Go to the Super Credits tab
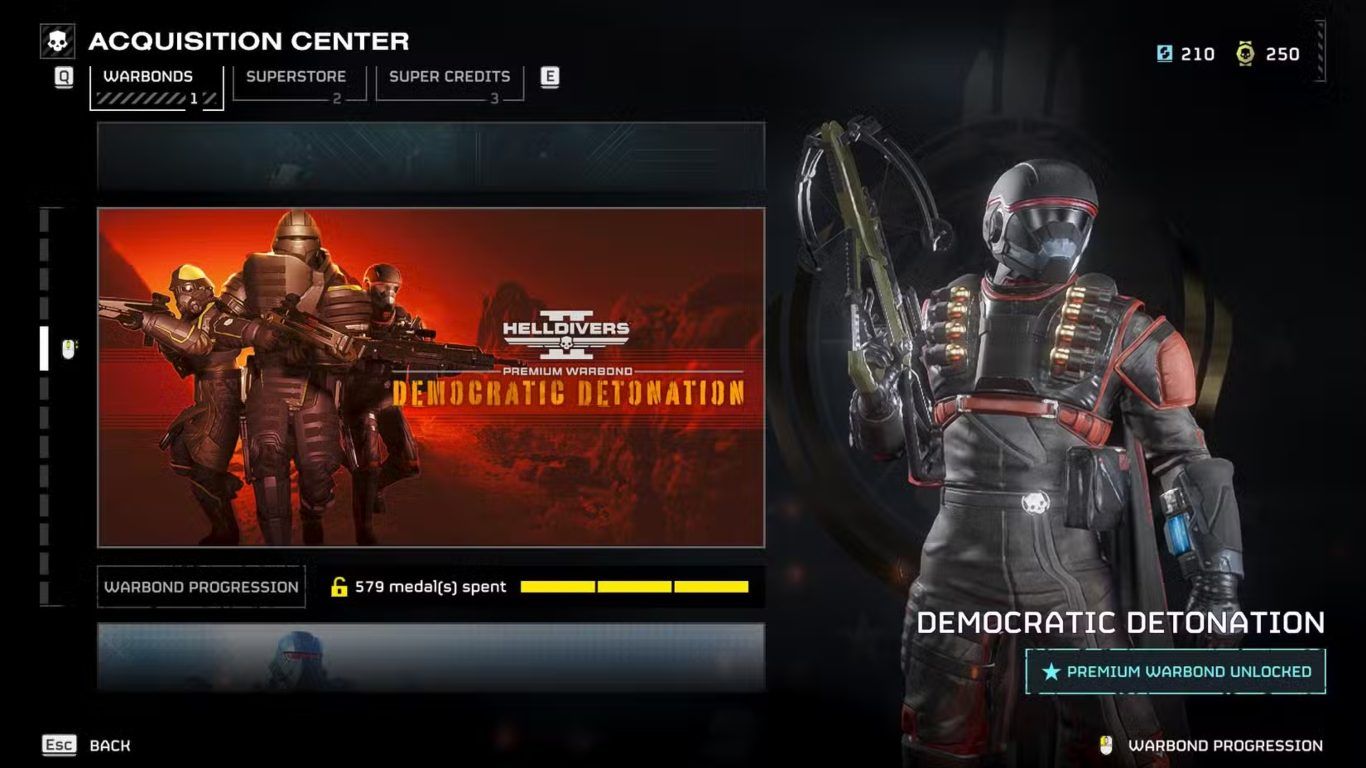 coord(449,83)
